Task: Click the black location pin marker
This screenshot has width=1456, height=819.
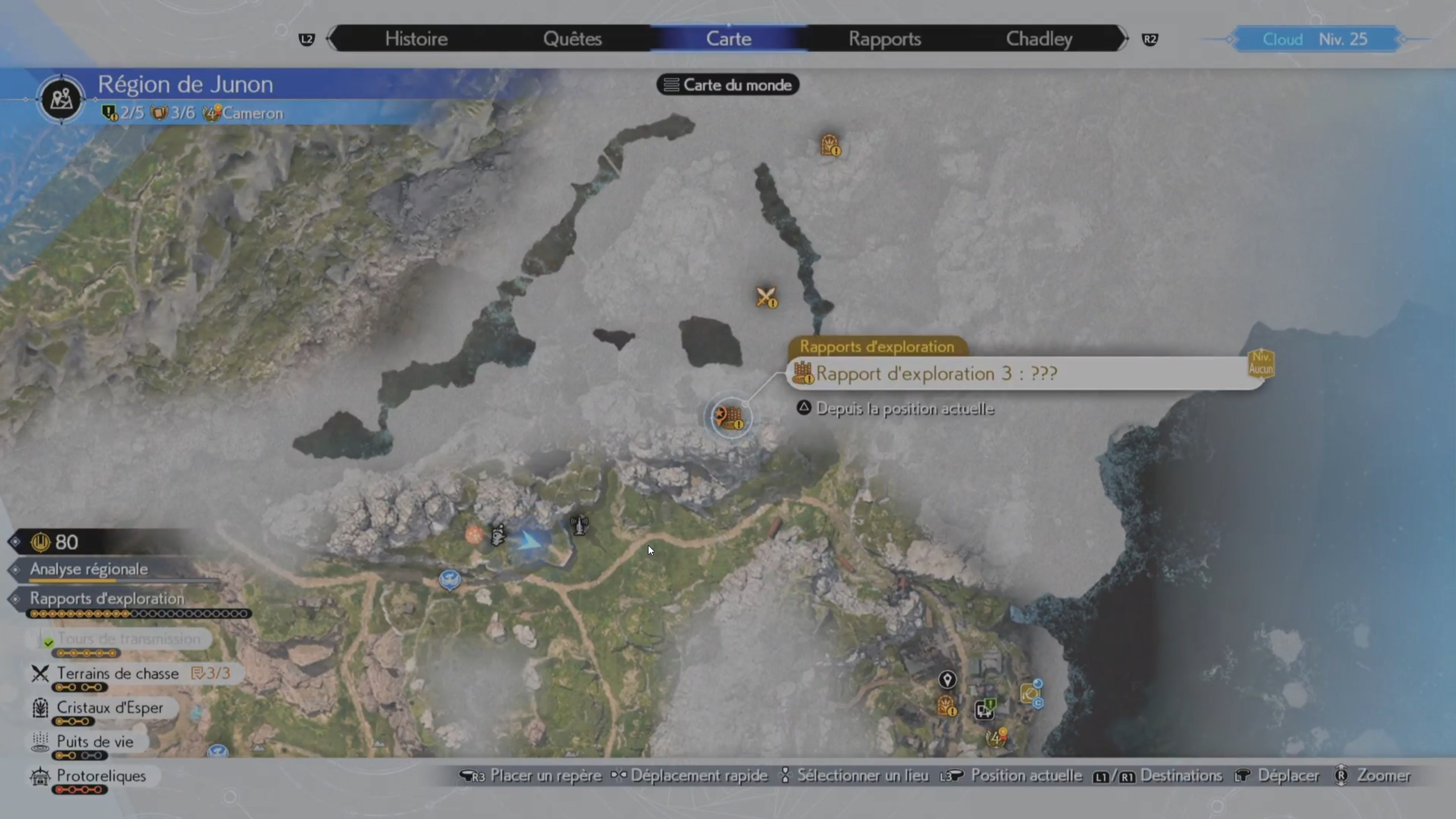Action: pyautogui.click(x=947, y=679)
